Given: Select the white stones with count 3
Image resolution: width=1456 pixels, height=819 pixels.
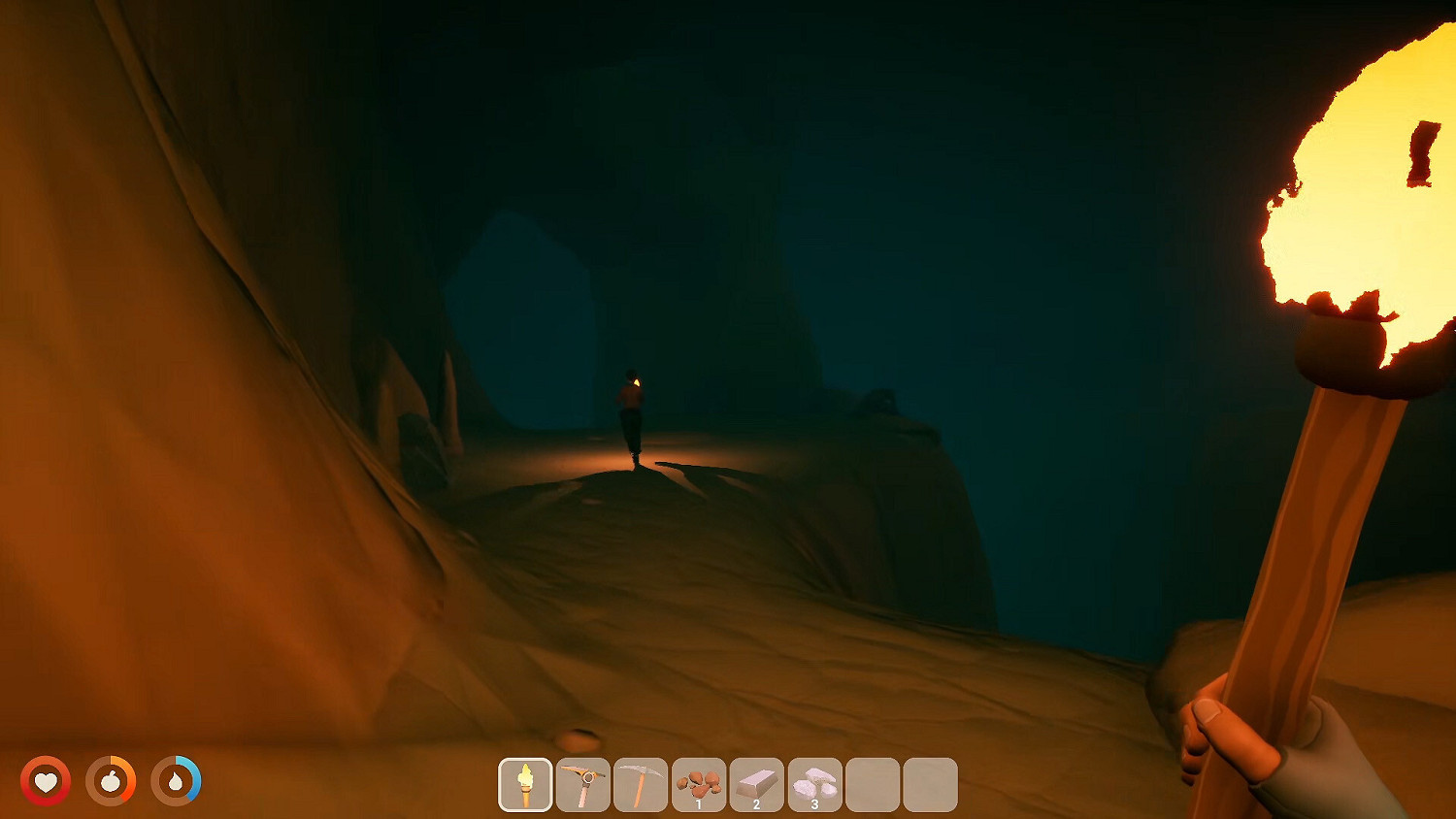Looking at the screenshot, I should [x=815, y=782].
